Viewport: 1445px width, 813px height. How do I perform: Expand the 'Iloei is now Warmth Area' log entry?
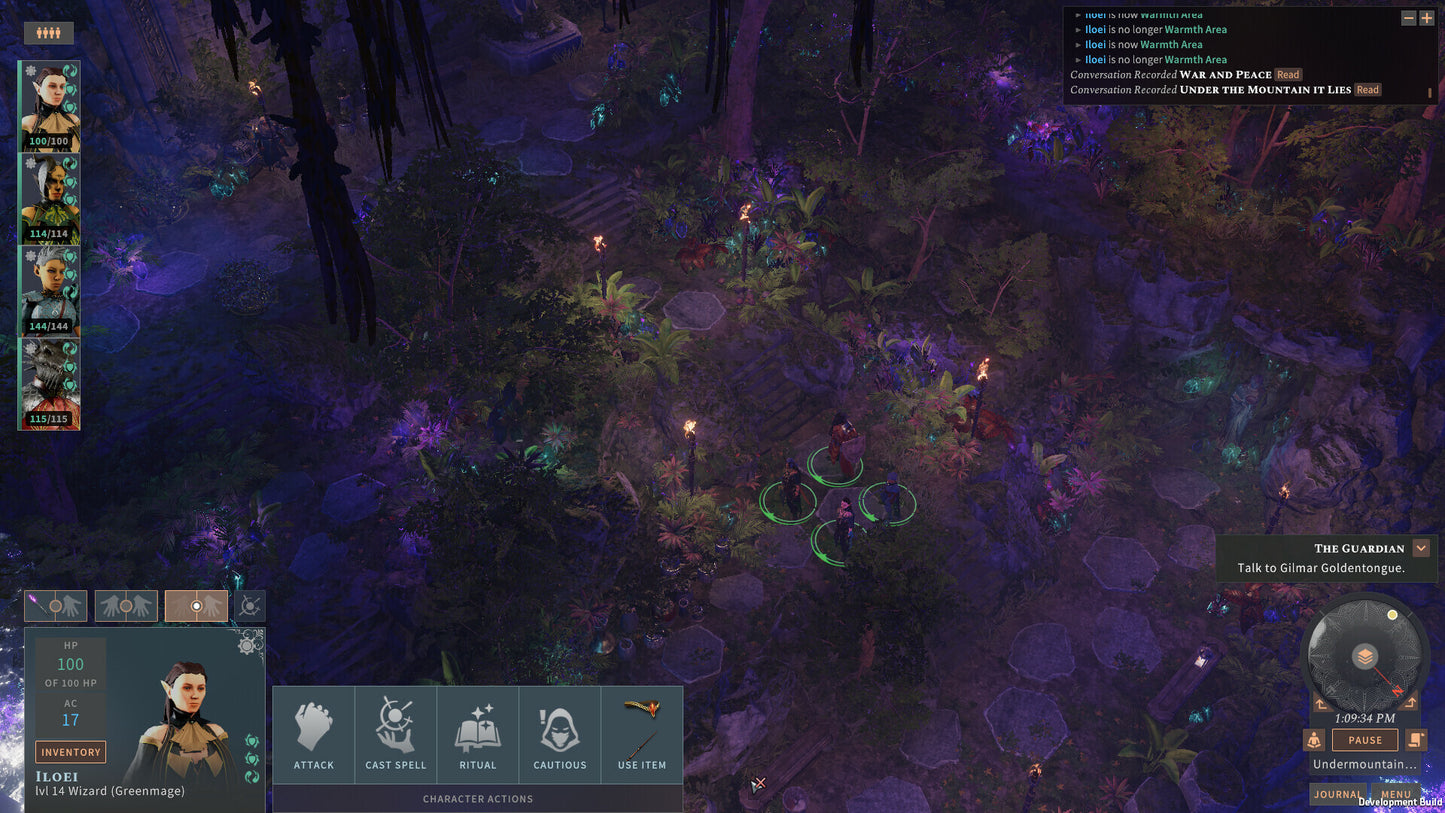pyautogui.click(x=1080, y=44)
